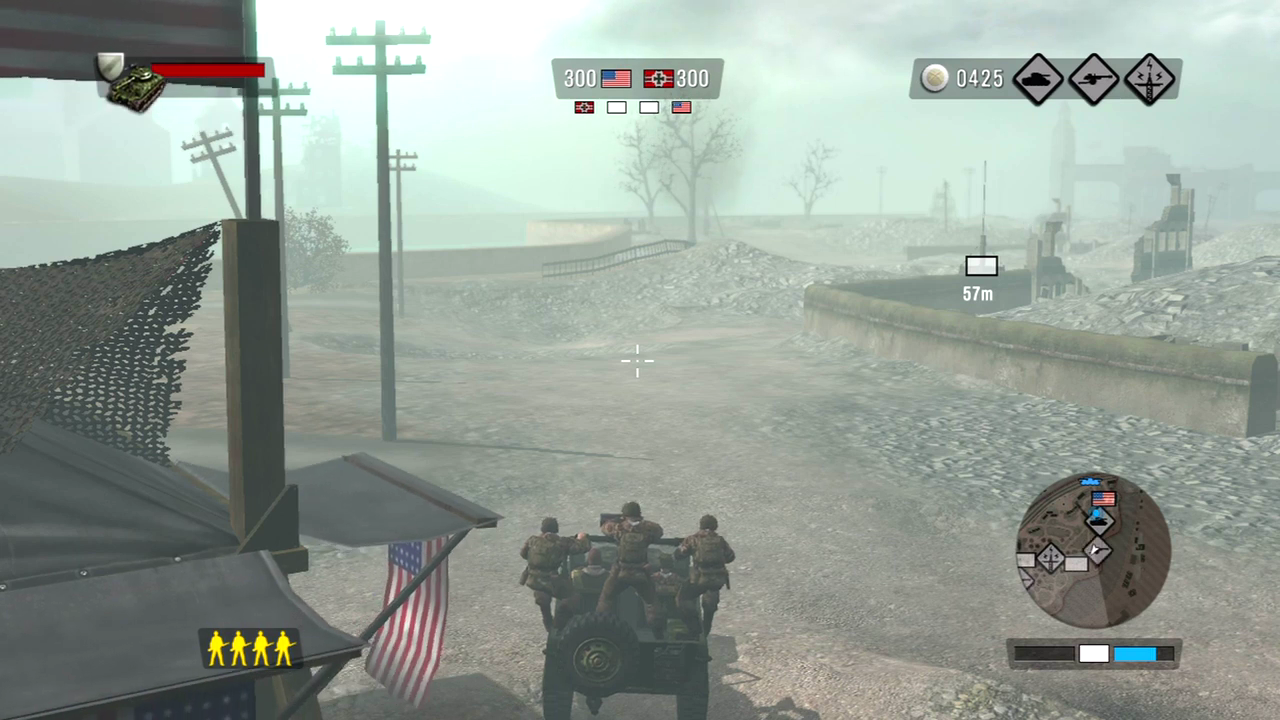The height and width of the screenshot is (720, 1280).
Task: Click the American-held capture point flag indicator
Action: 681,107
